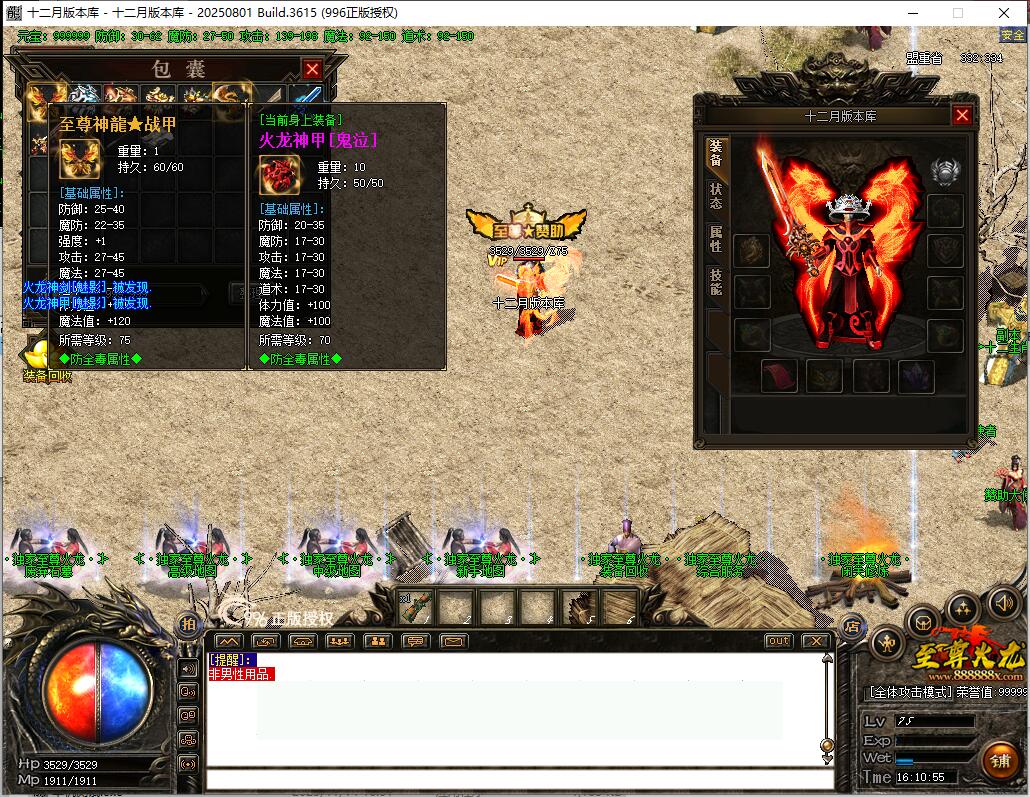Viewport: 1030px width, 797px height.
Task: Click the envelope mail icon above chat
Action: coord(450,641)
